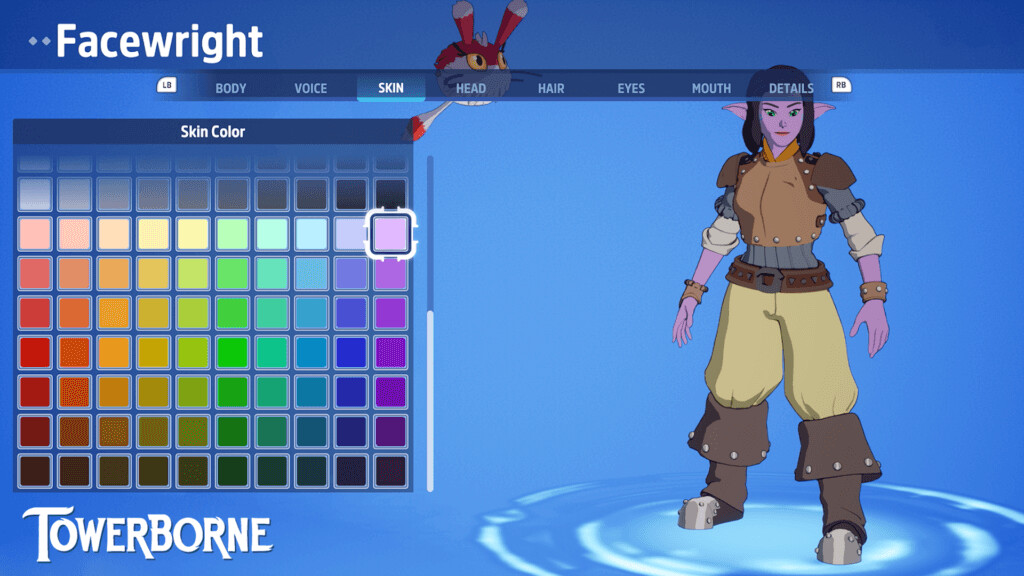The image size is (1024, 576).
Task: Pick the bright pure green skin swatch
Action: (x=232, y=352)
